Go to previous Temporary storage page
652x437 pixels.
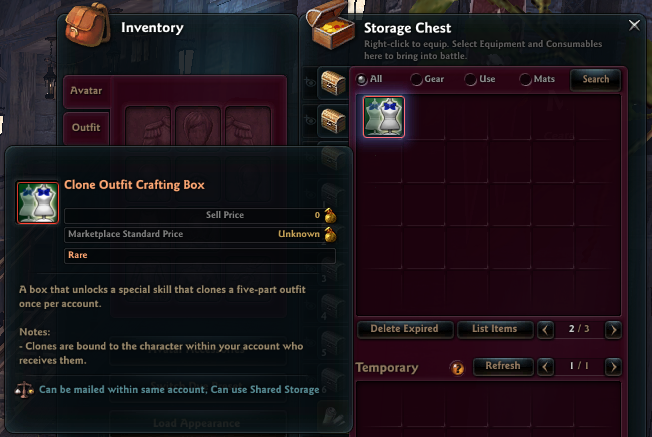pyautogui.click(x=546, y=367)
